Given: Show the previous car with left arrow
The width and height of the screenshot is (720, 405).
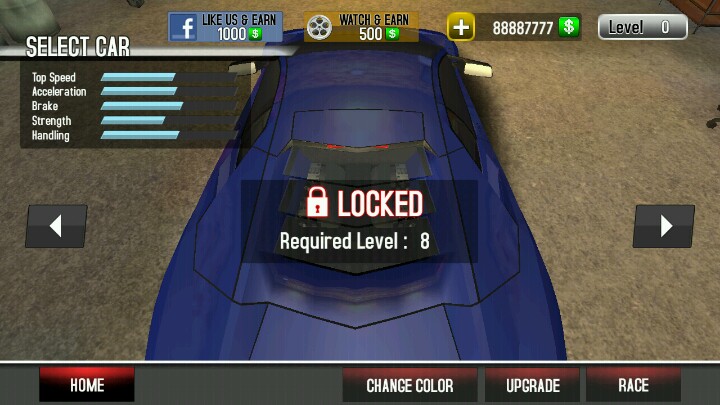Looking at the screenshot, I should (56, 226).
